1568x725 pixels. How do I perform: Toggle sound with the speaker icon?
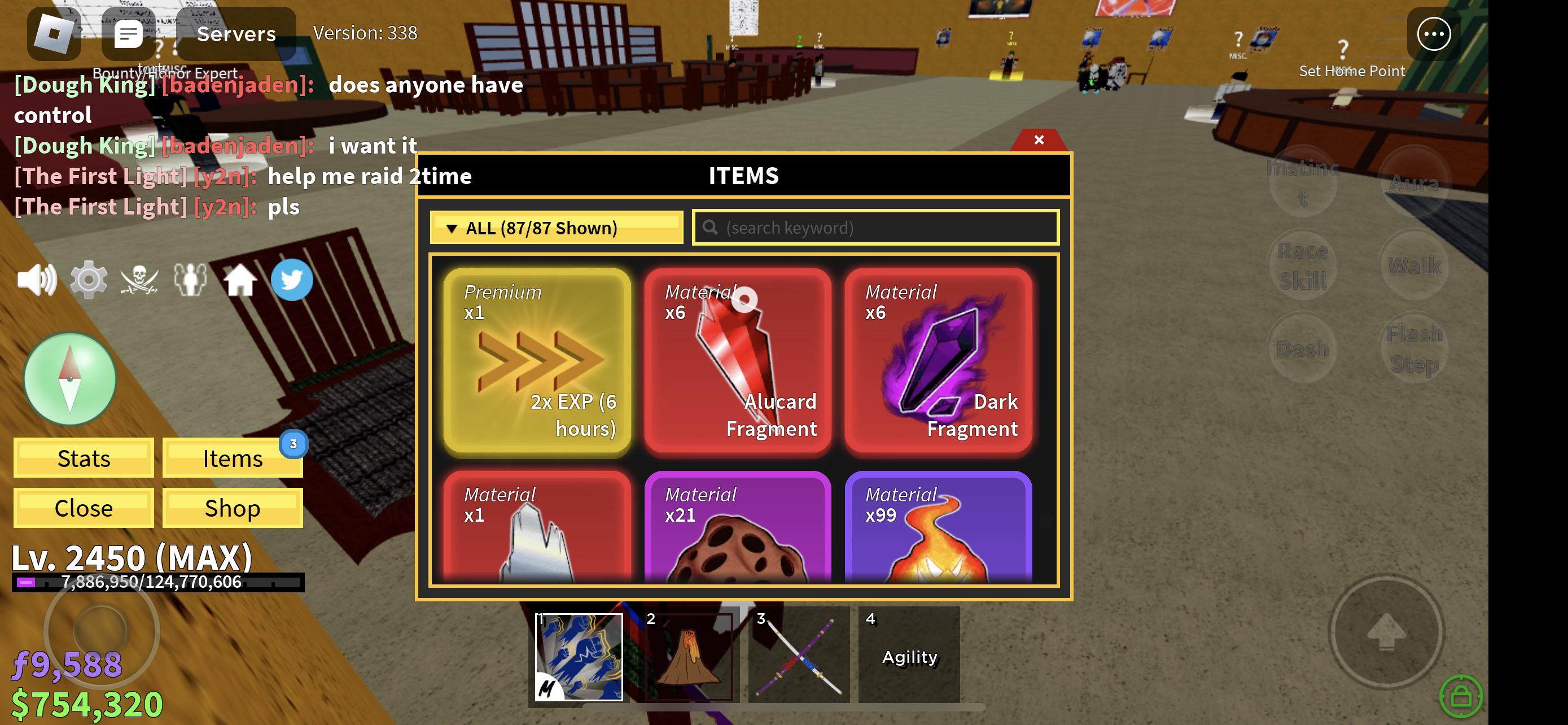point(37,280)
